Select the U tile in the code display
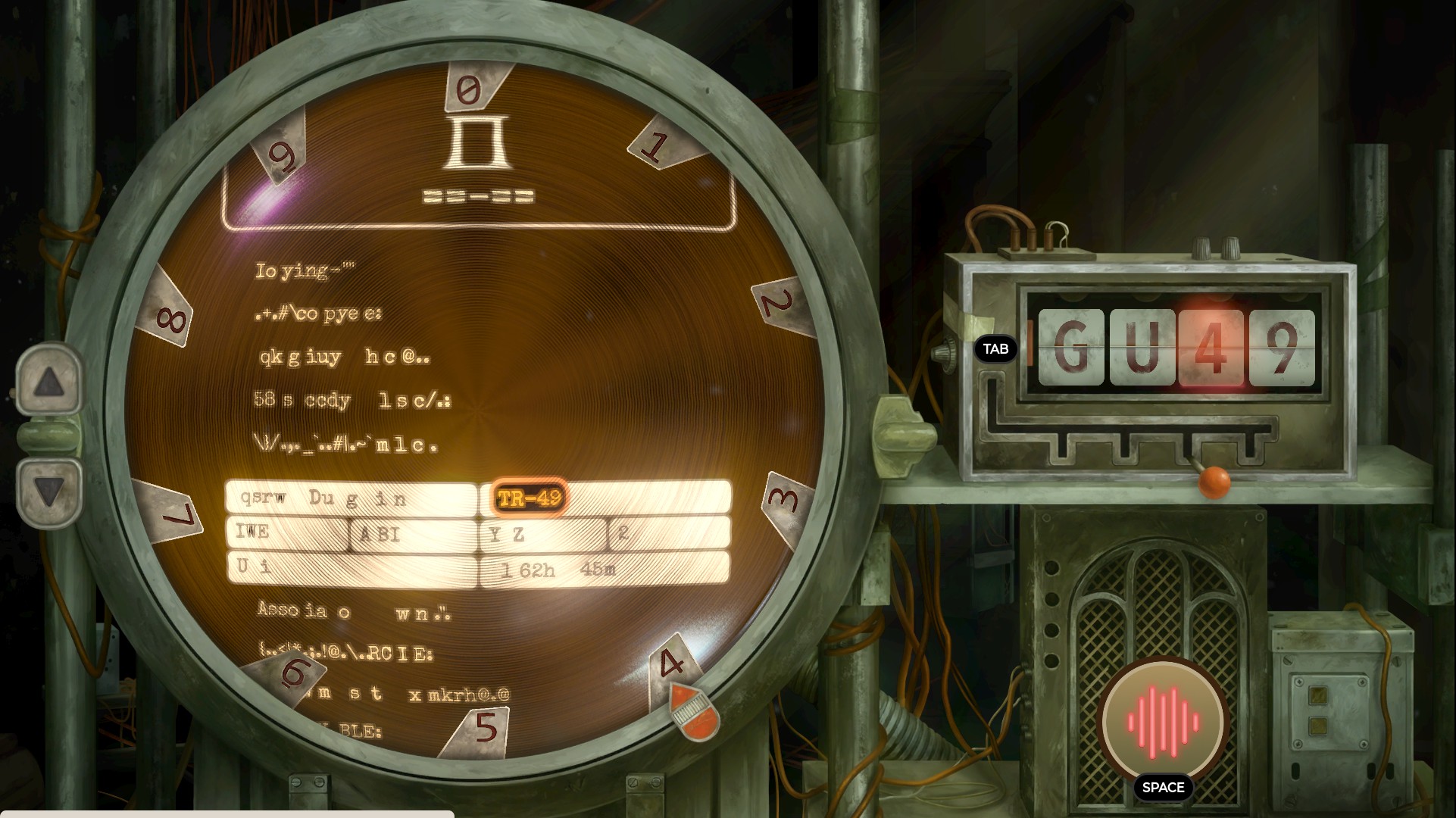This screenshot has height=818, width=1456. click(1142, 348)
